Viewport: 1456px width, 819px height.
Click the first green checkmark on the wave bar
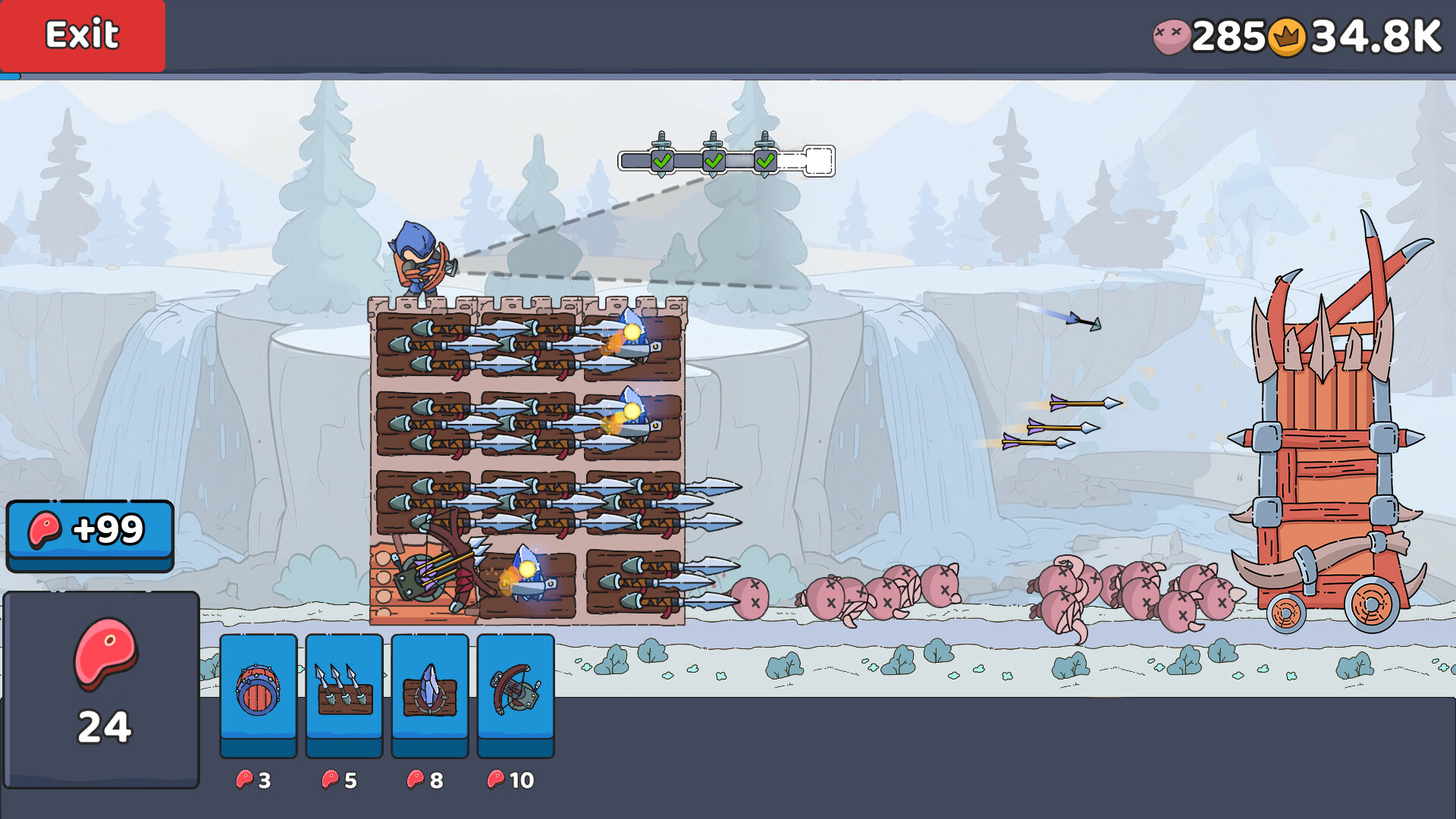tap(661, 161)
